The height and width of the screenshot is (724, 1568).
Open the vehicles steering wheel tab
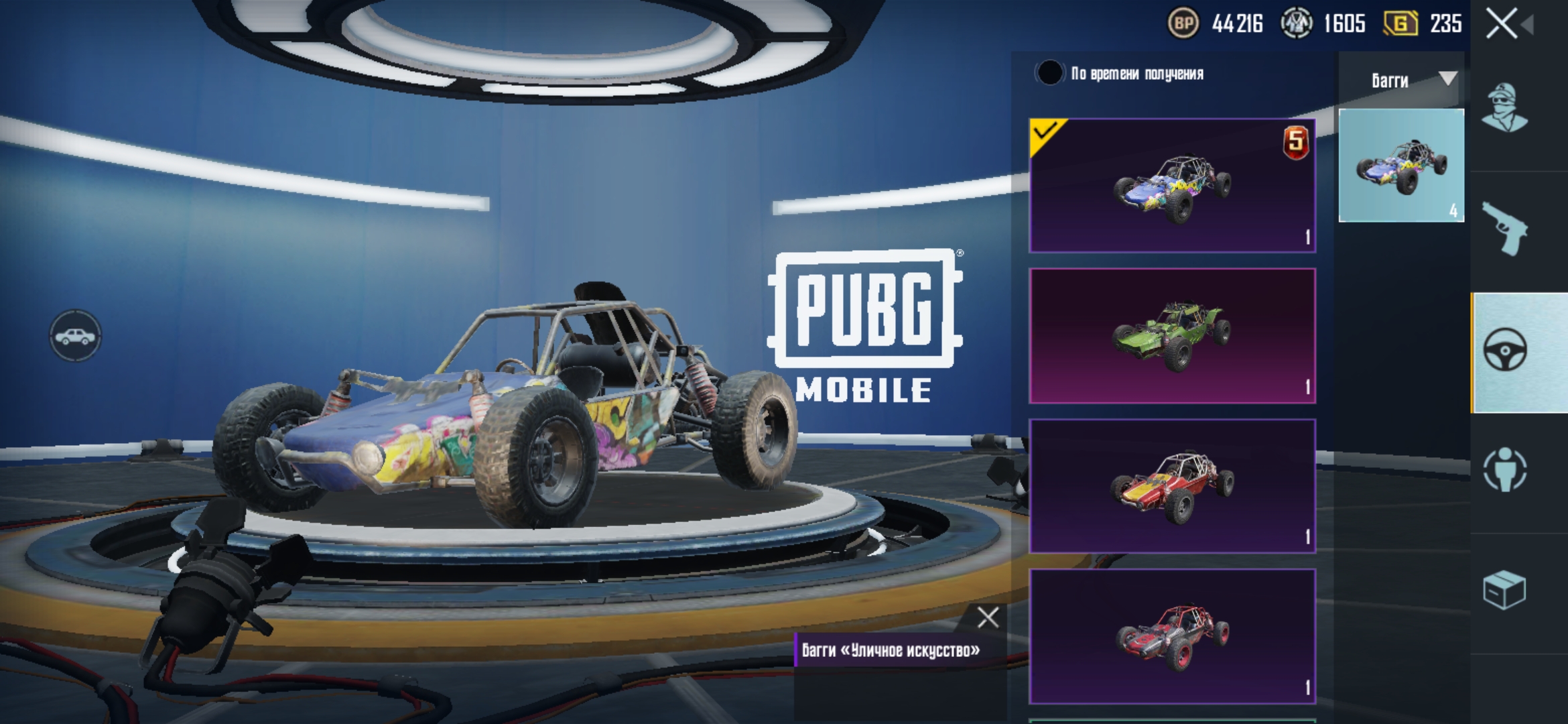coord(1505,351)
